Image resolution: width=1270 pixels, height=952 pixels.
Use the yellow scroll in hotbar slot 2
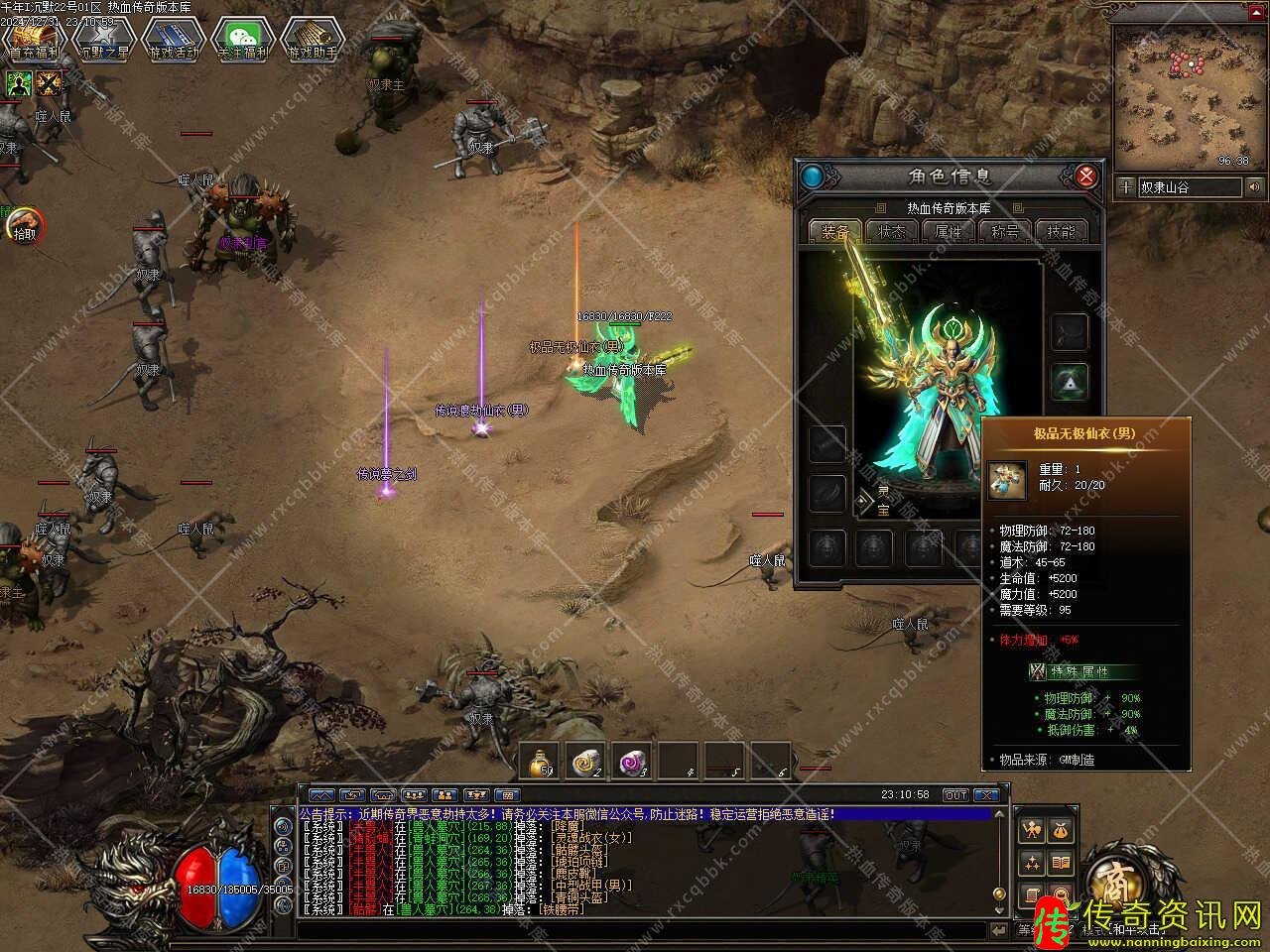tap(587, 762)
